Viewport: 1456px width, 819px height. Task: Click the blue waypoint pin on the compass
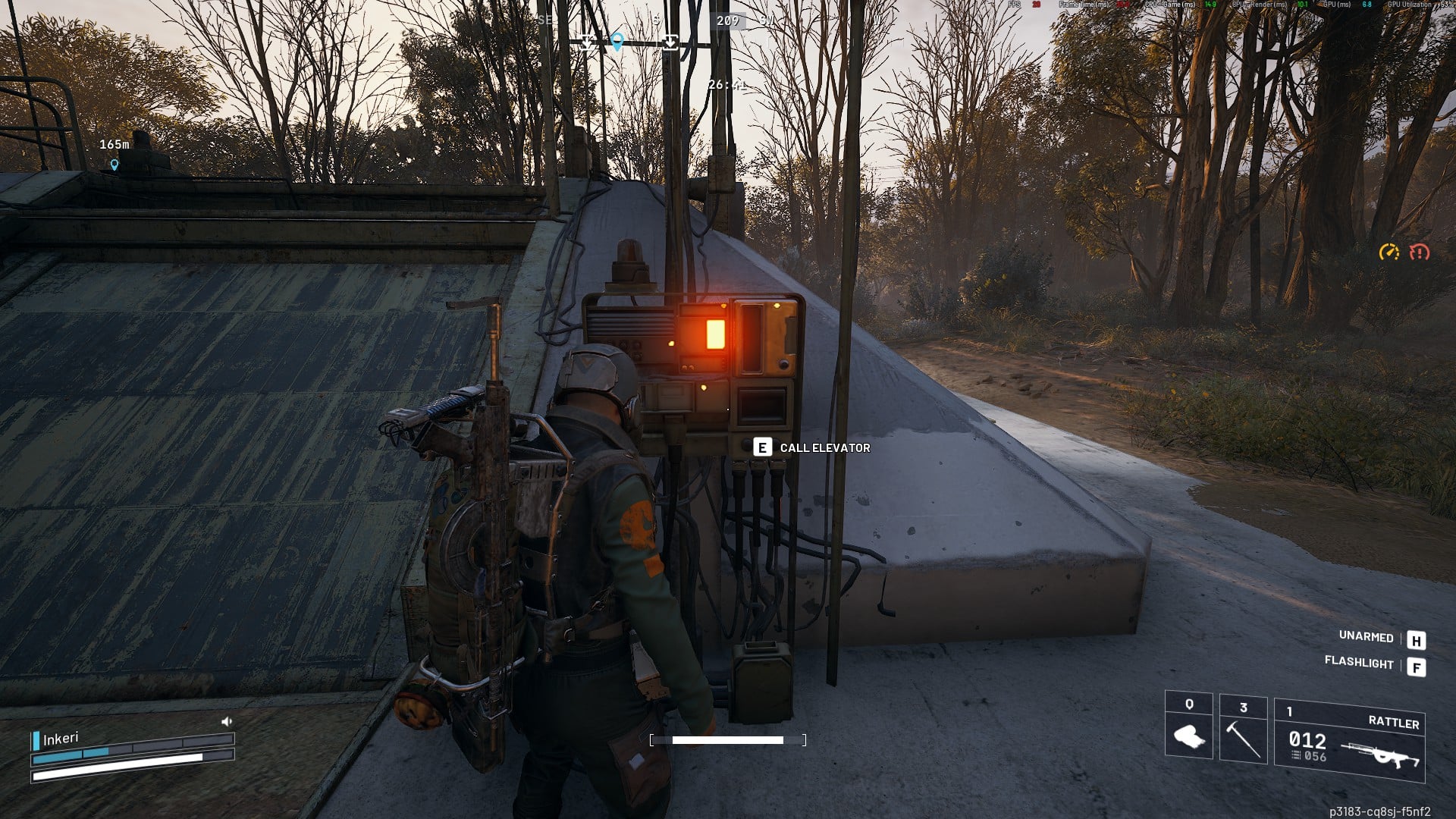(x=617, y=42)
